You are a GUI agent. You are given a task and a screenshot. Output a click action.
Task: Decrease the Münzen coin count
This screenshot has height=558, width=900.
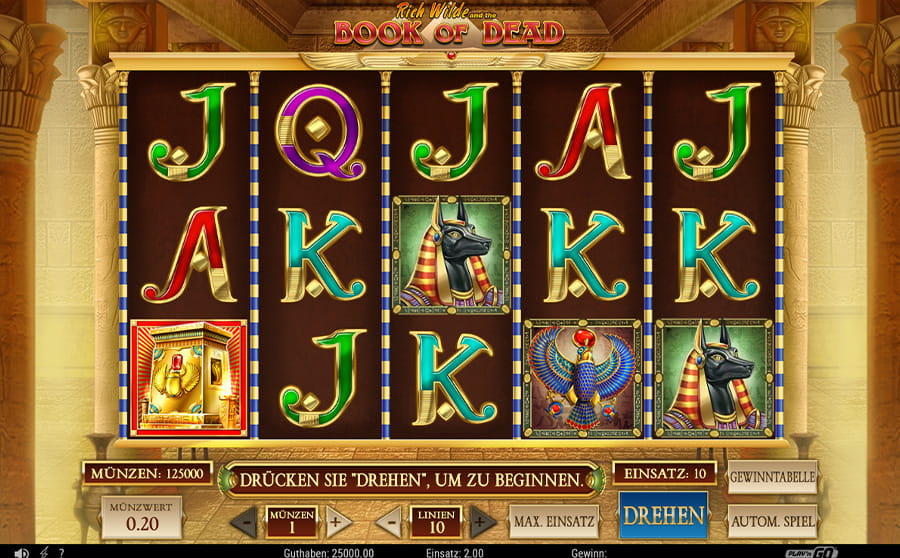tap(243, 521)
